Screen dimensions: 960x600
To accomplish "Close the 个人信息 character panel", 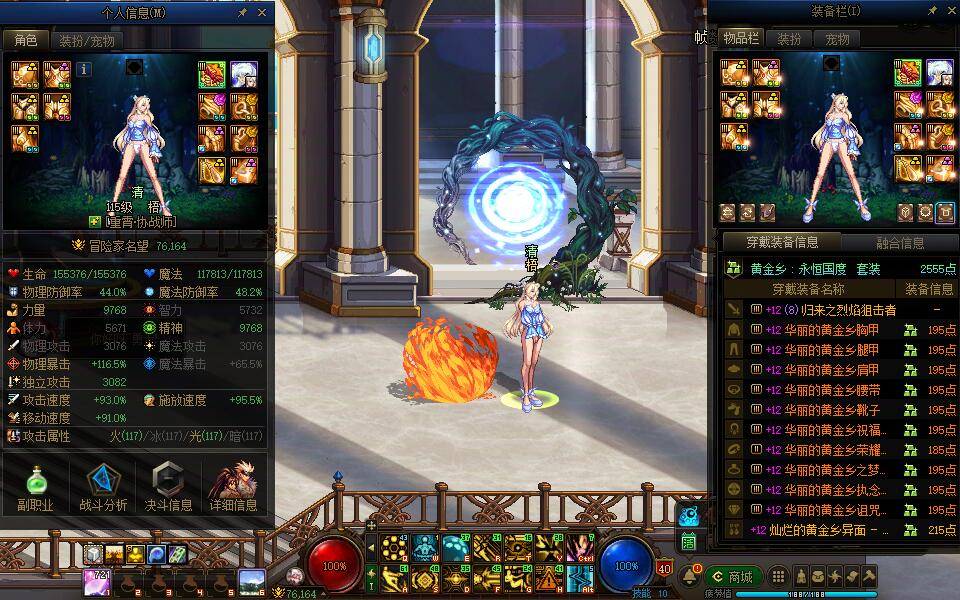I will coord(262,13).
